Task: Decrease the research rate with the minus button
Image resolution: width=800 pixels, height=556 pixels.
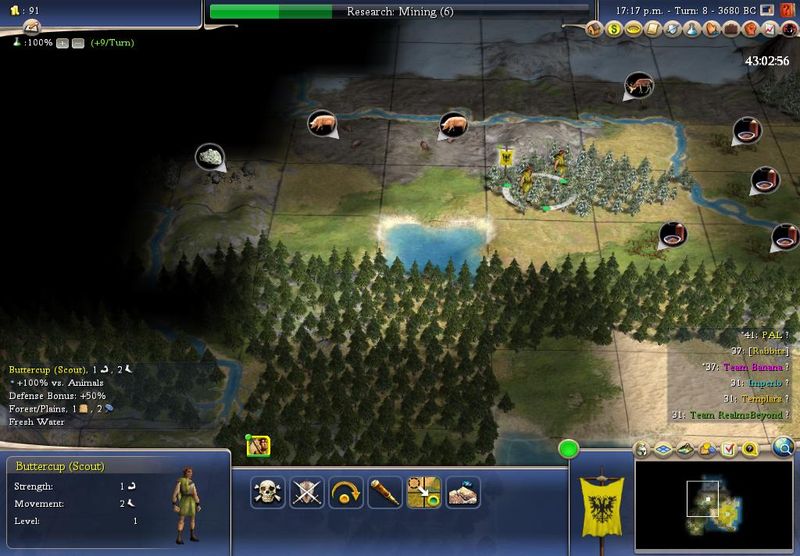Action: pos(77,43)
